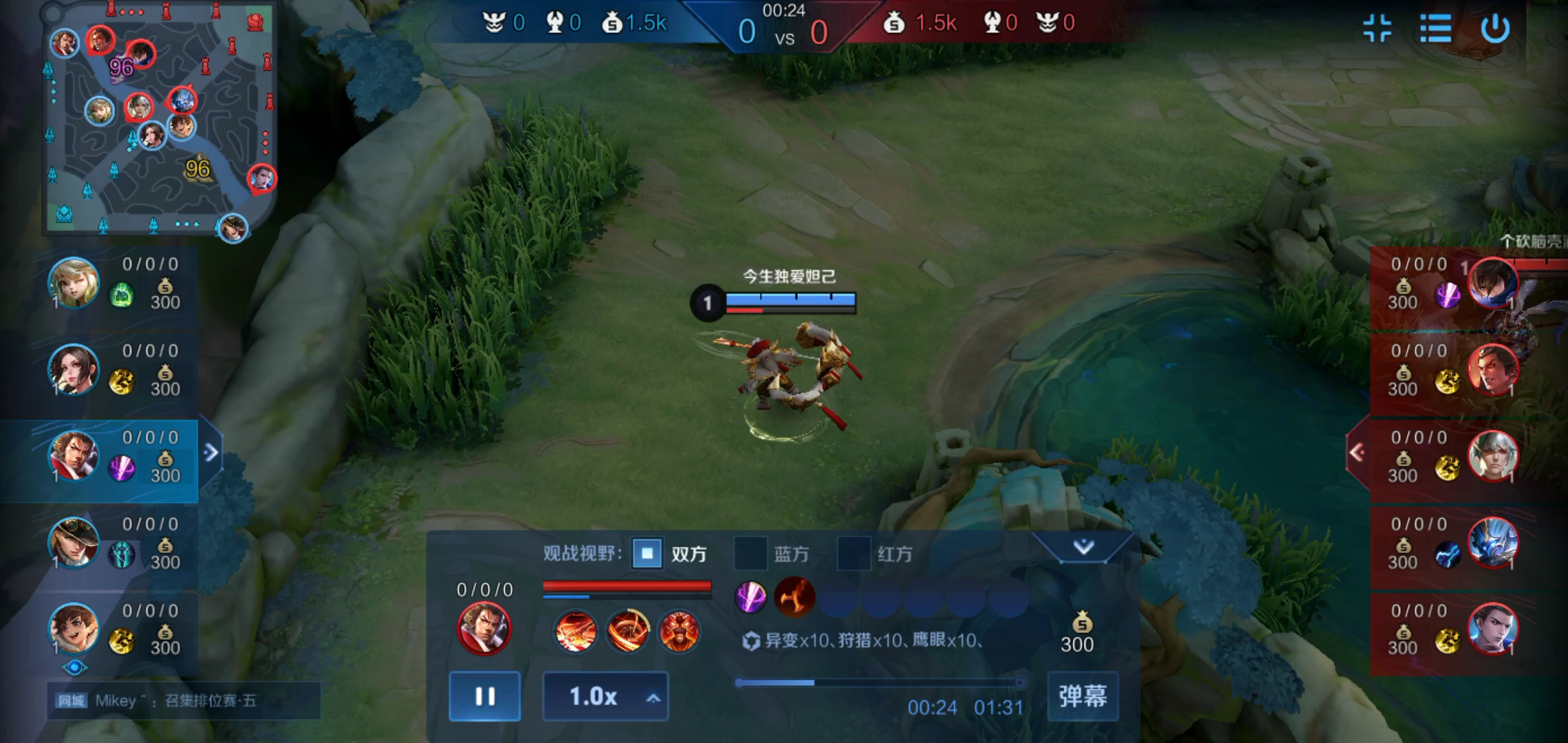Screen dimensions: 1568x743
Task: Expand the blue team panel arrow
Action: coord(211,452)
